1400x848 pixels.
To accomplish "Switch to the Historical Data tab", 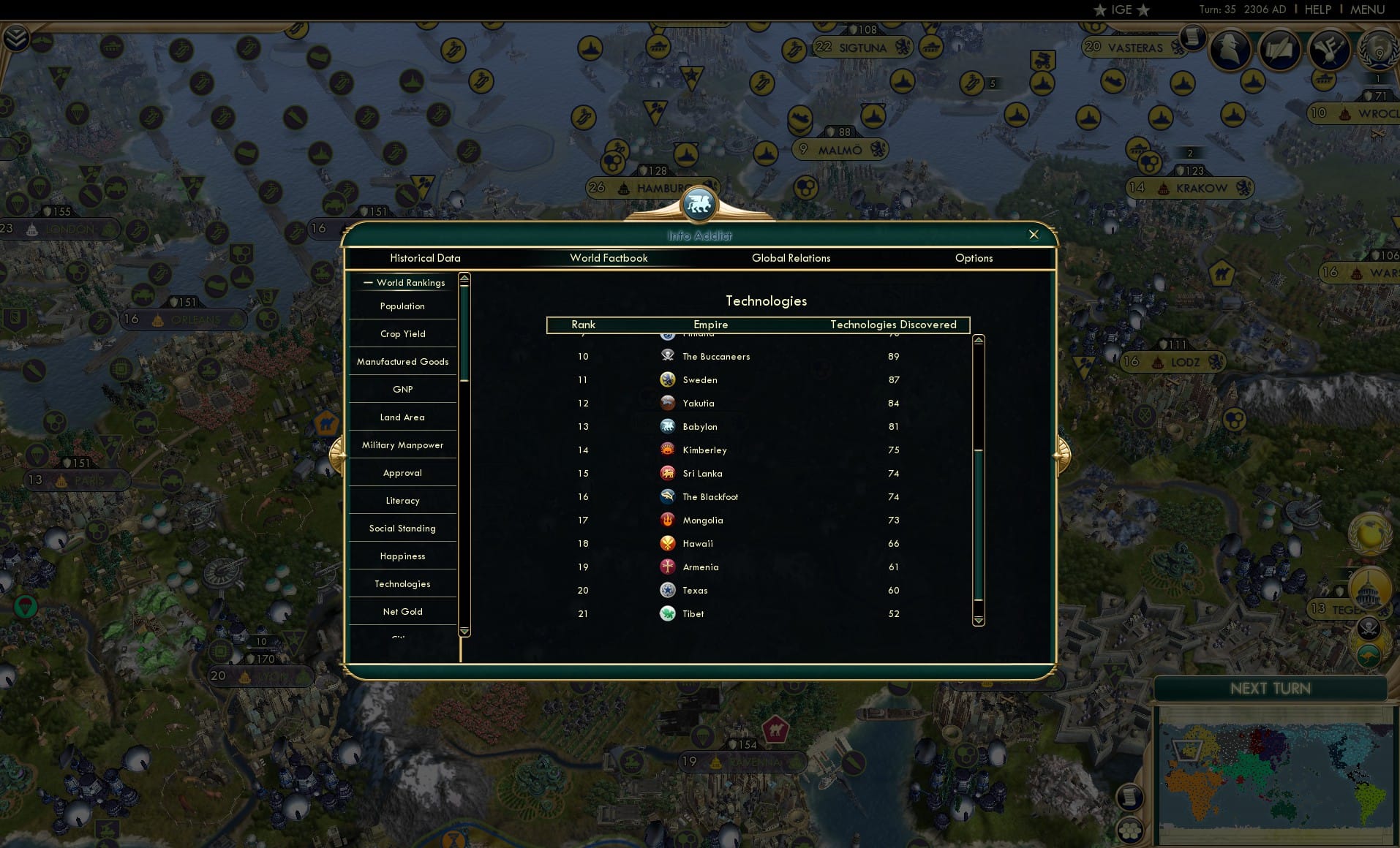I will tap(426, 258).
